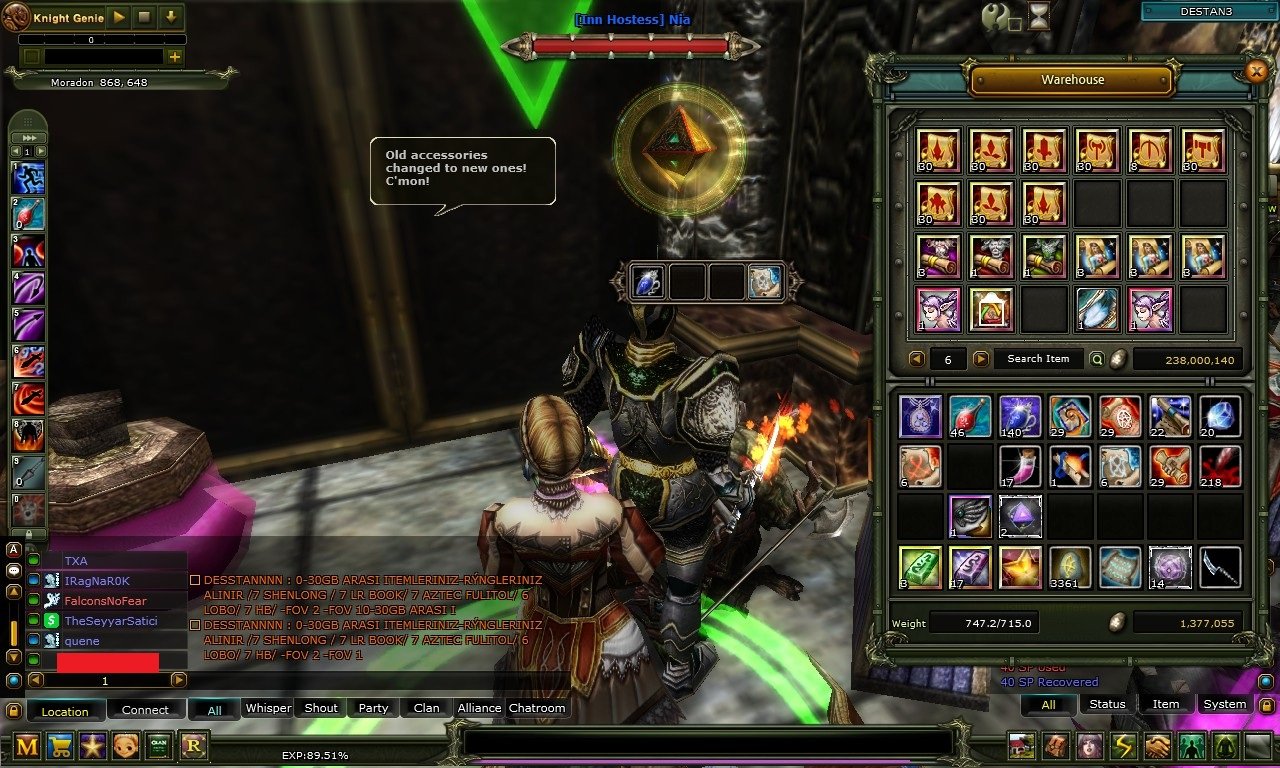This screenshot has height=768, width=1280.
Task: Stop the Knight Genie
Action: [145, 17]
